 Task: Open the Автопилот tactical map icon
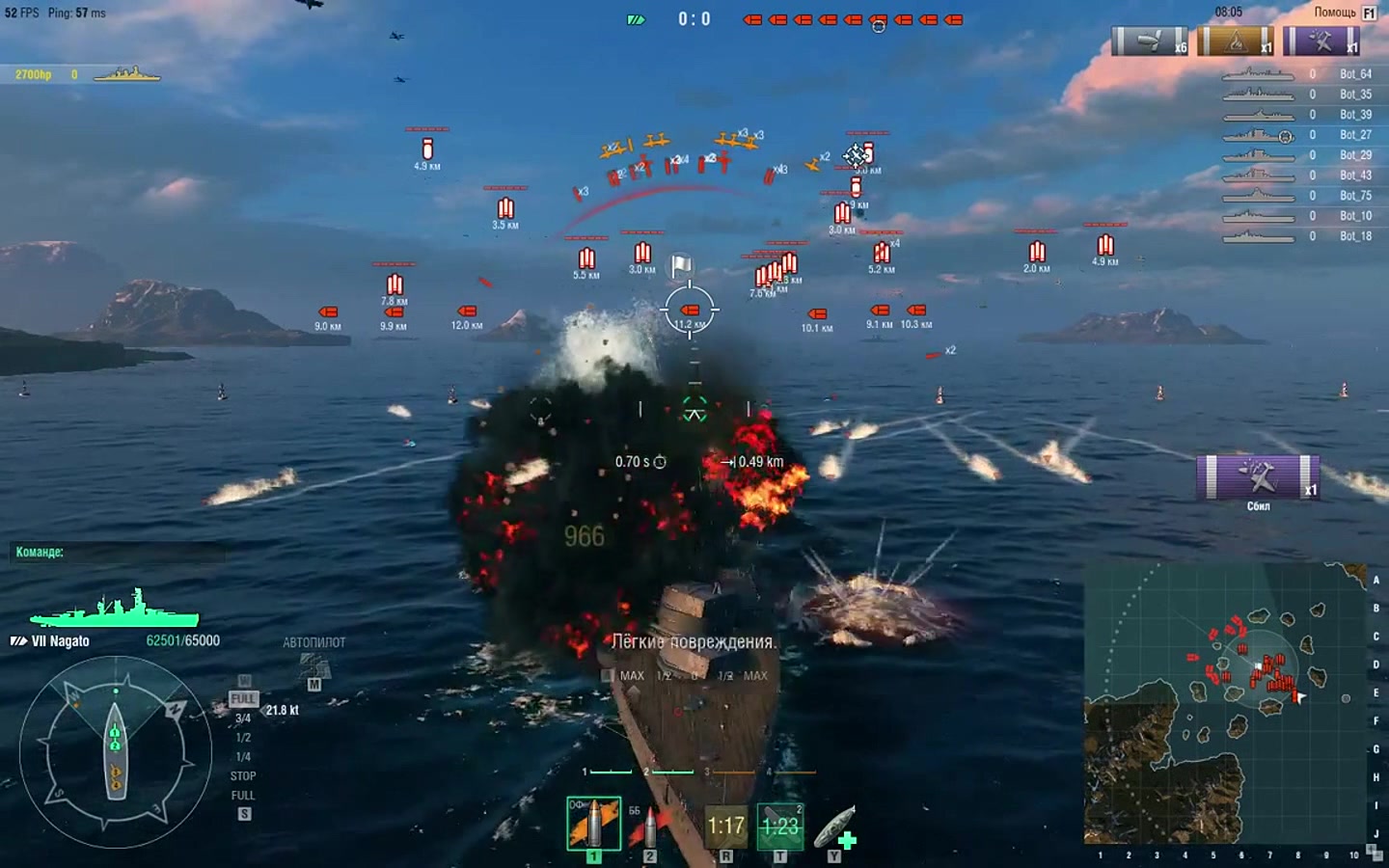pos(313,665)
